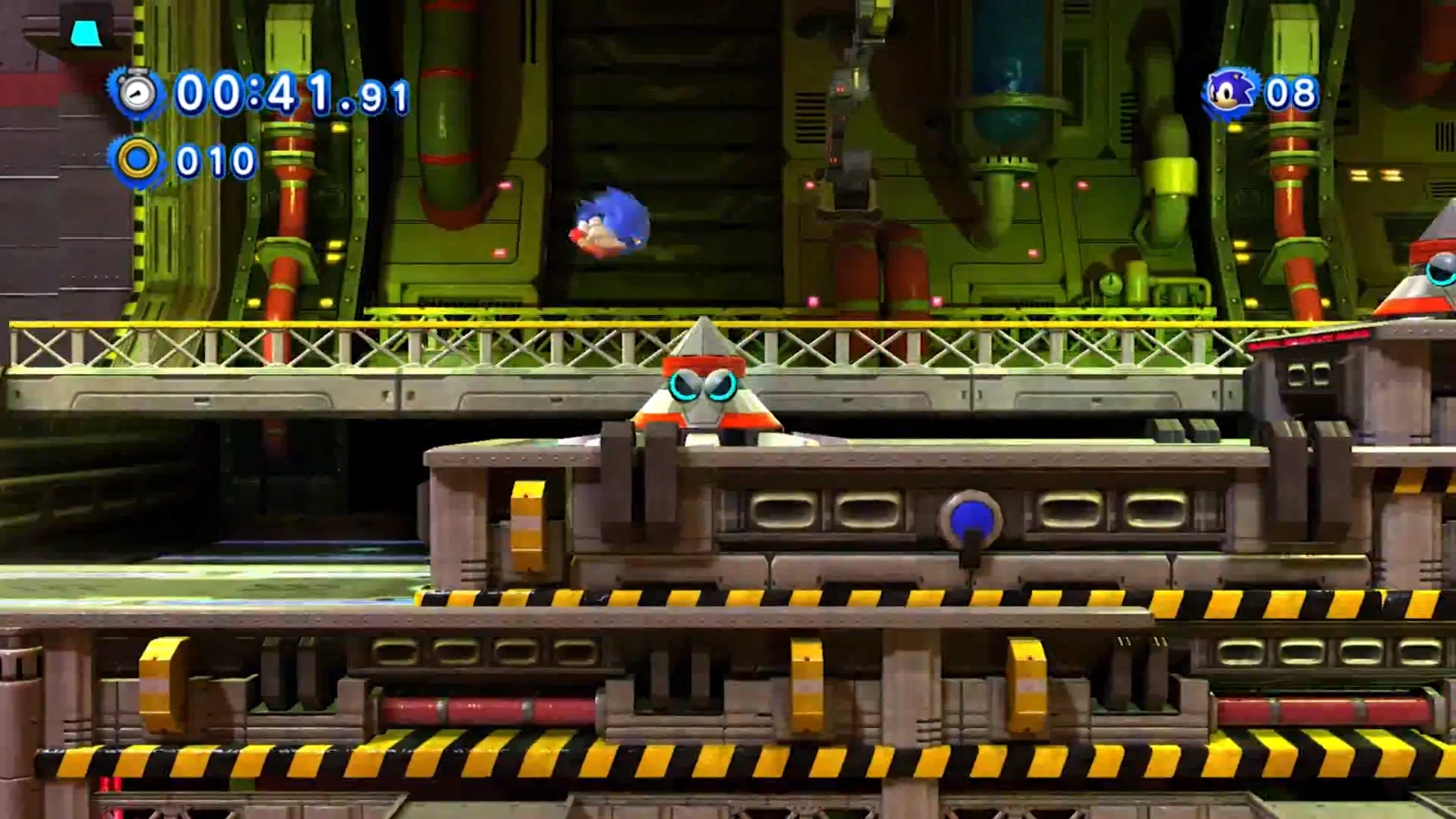Click the stopwatch timer icon
1456x819 pixels.
pos(137,92)
